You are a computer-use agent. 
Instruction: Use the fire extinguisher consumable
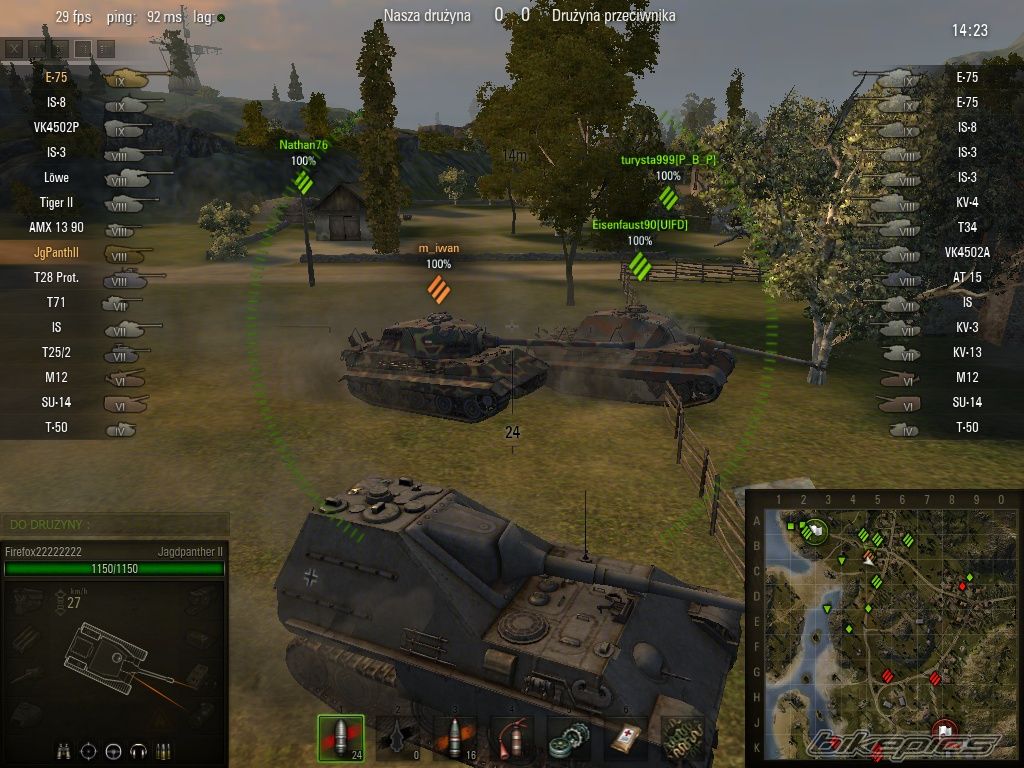(x=513, y=738)
